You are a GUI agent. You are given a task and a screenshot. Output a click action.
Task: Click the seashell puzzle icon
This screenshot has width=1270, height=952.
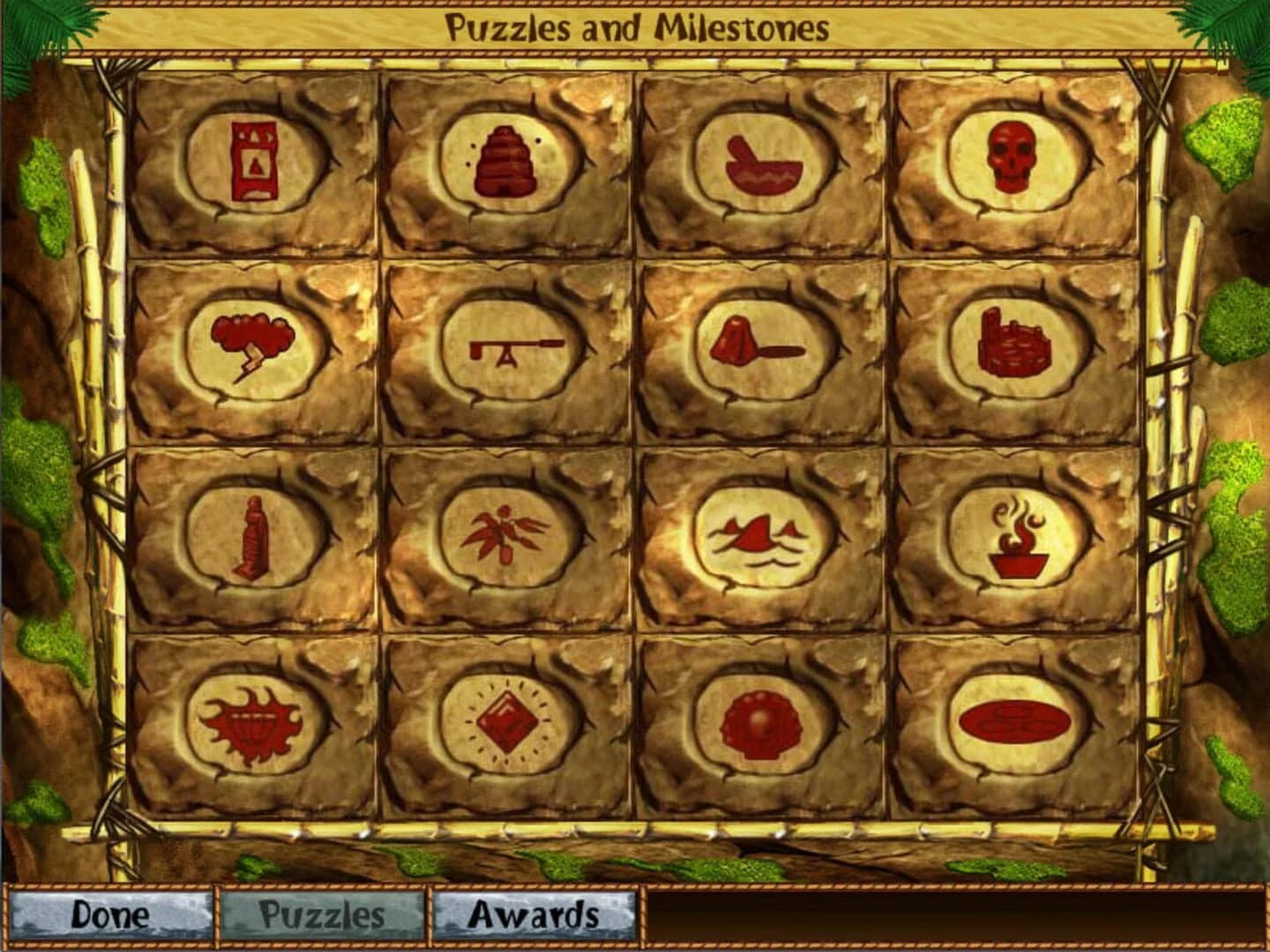[758, 725]
